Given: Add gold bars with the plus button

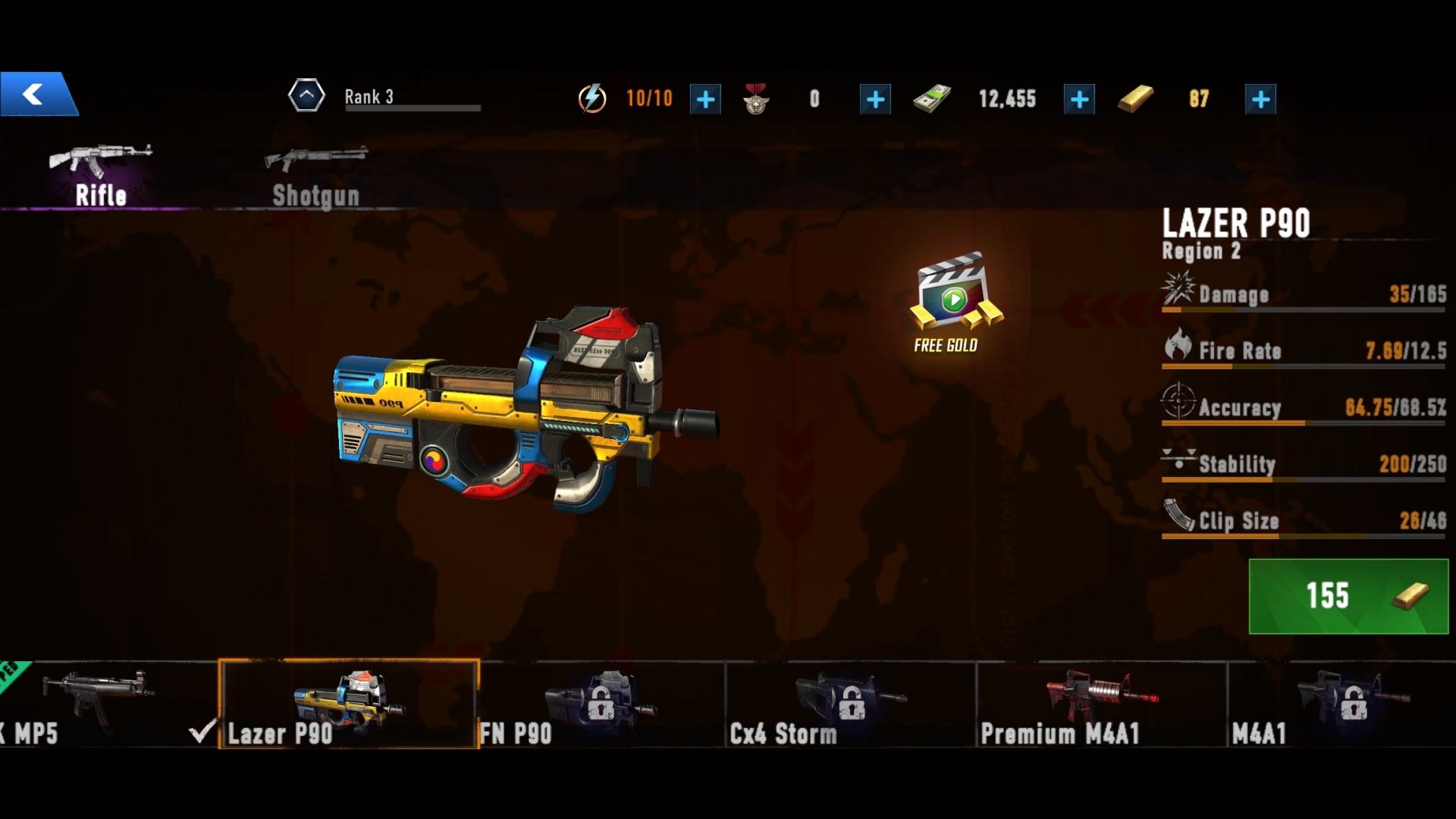Looking at the screenshot, I should (1260, 99).
